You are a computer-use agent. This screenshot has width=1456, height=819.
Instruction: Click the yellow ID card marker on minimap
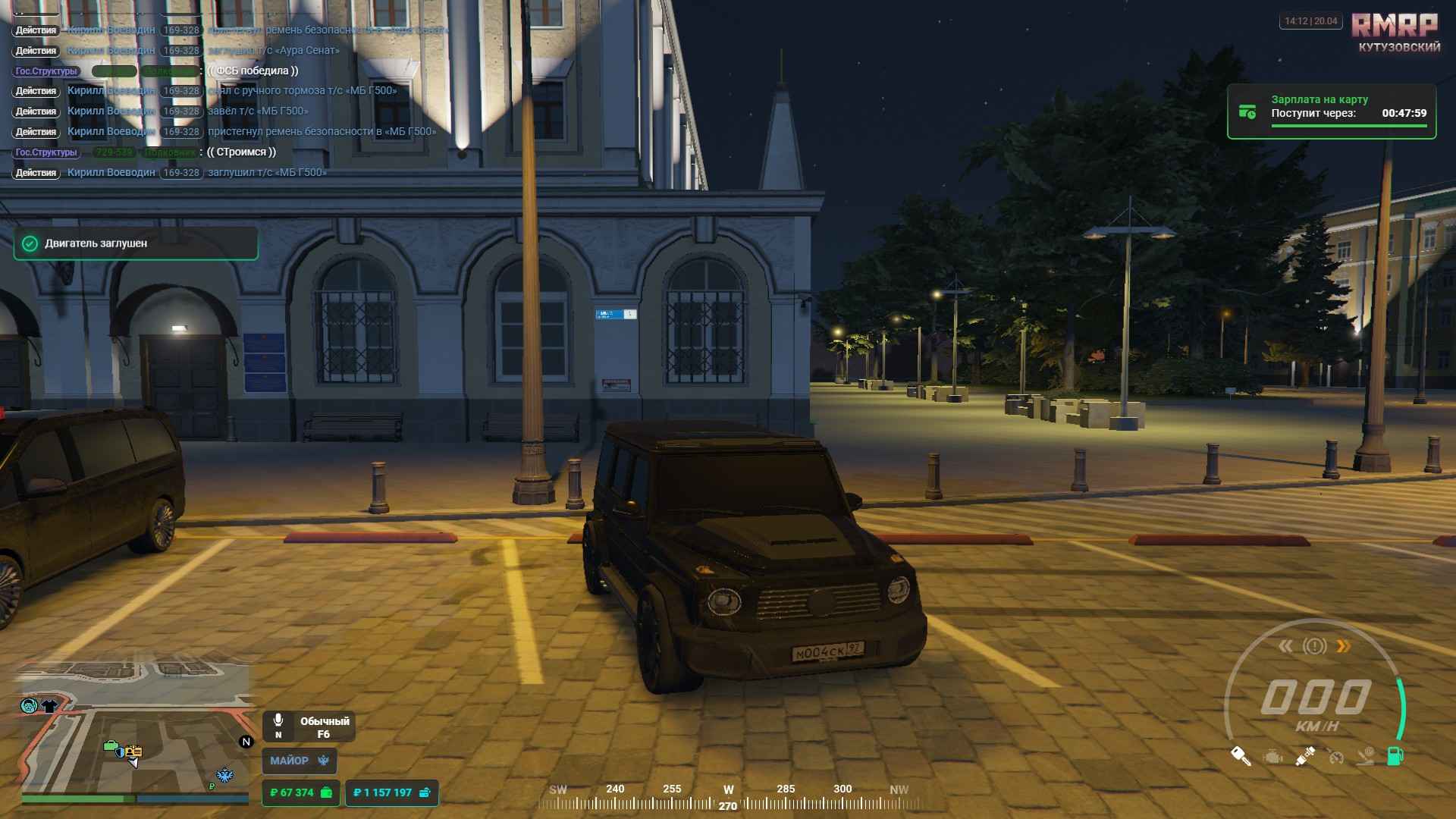134,751
